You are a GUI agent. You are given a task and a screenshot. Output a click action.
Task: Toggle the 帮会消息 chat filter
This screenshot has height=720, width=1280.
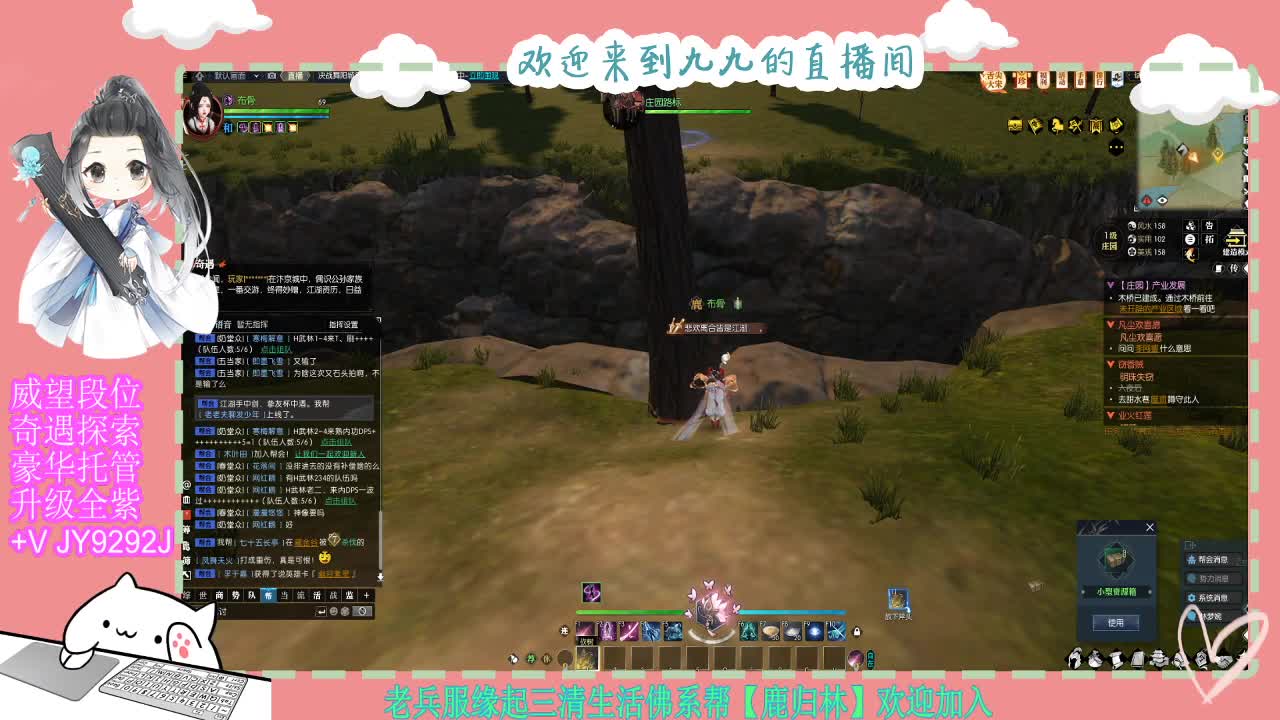click(1212, 559)
